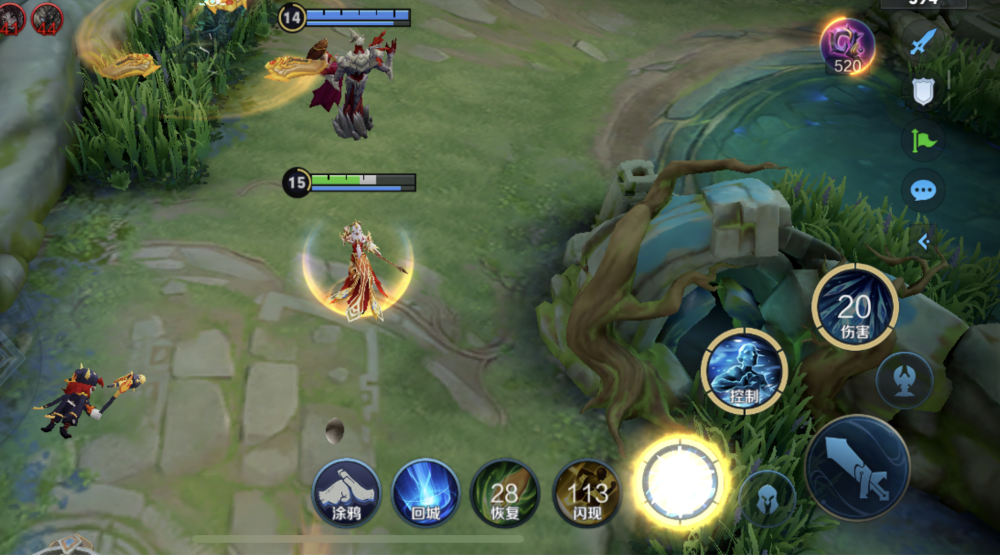Select the small minion-target attack button

coord(904,379)
